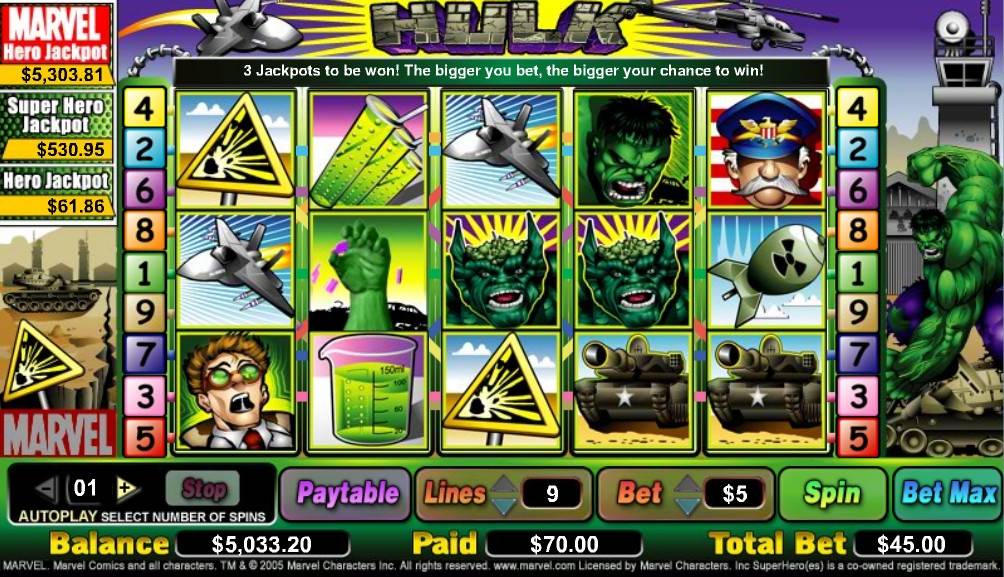This screenshot has height=577, width=1004.
Task: Pick payline 5 on the right side
Action: click(x=857, y=437)
